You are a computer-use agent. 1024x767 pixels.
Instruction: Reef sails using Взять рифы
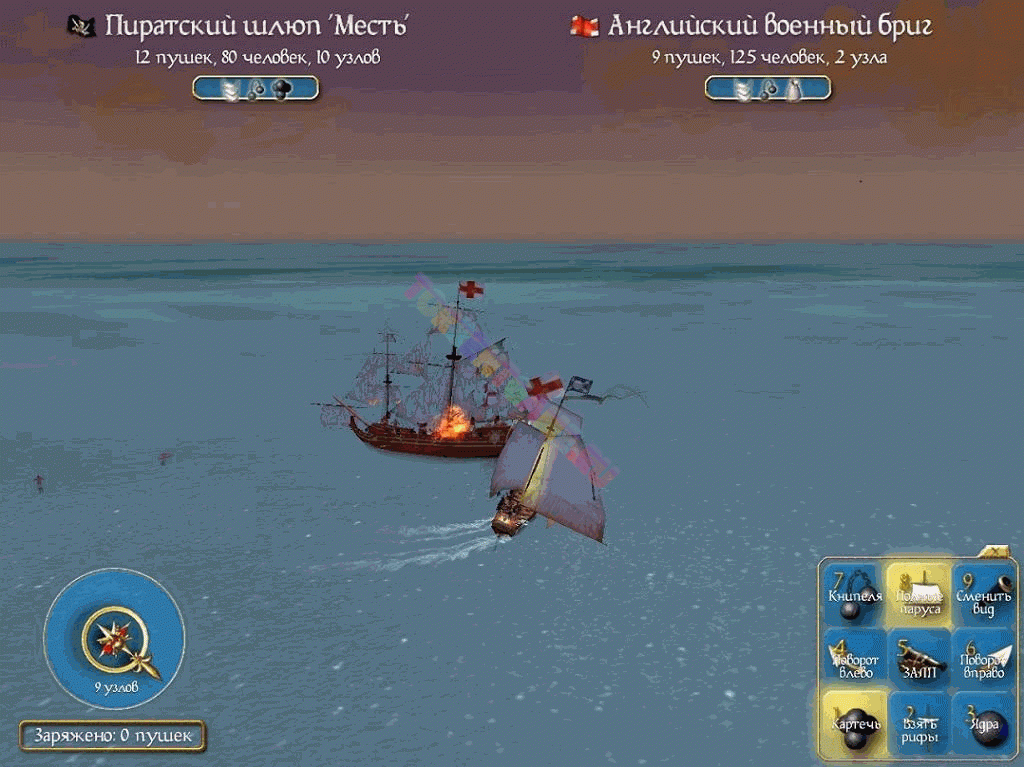pyautogui.click(x=918, y=723)
